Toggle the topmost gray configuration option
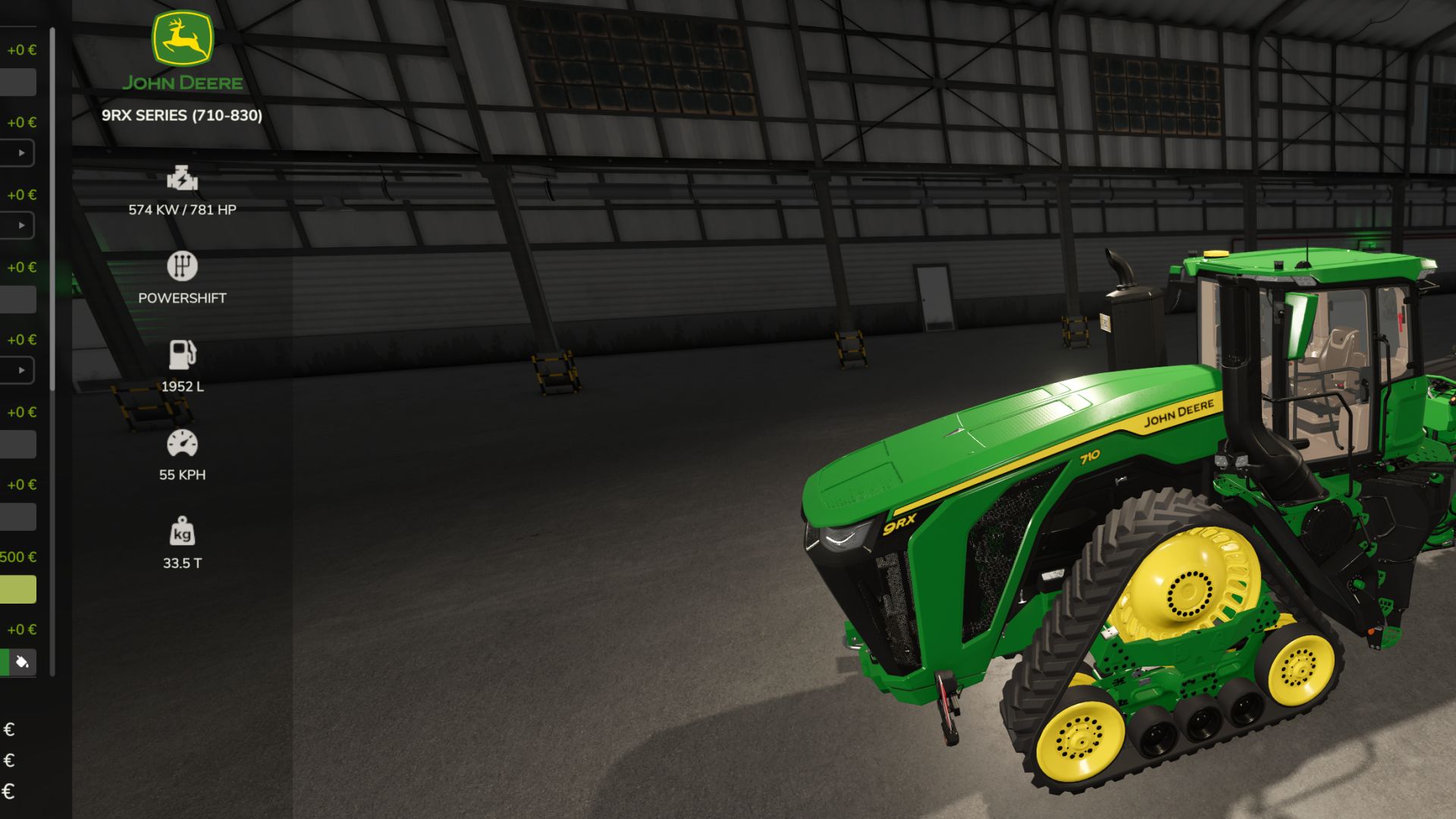This screenshot has width=1456, height=819. coord(18,81)
